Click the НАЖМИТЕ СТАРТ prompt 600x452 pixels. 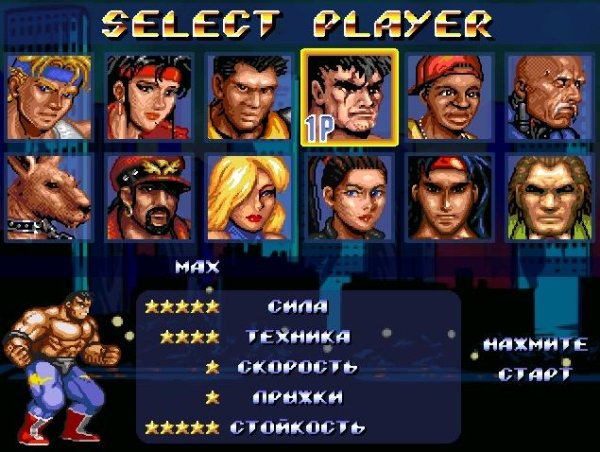(x=535, y=359)
